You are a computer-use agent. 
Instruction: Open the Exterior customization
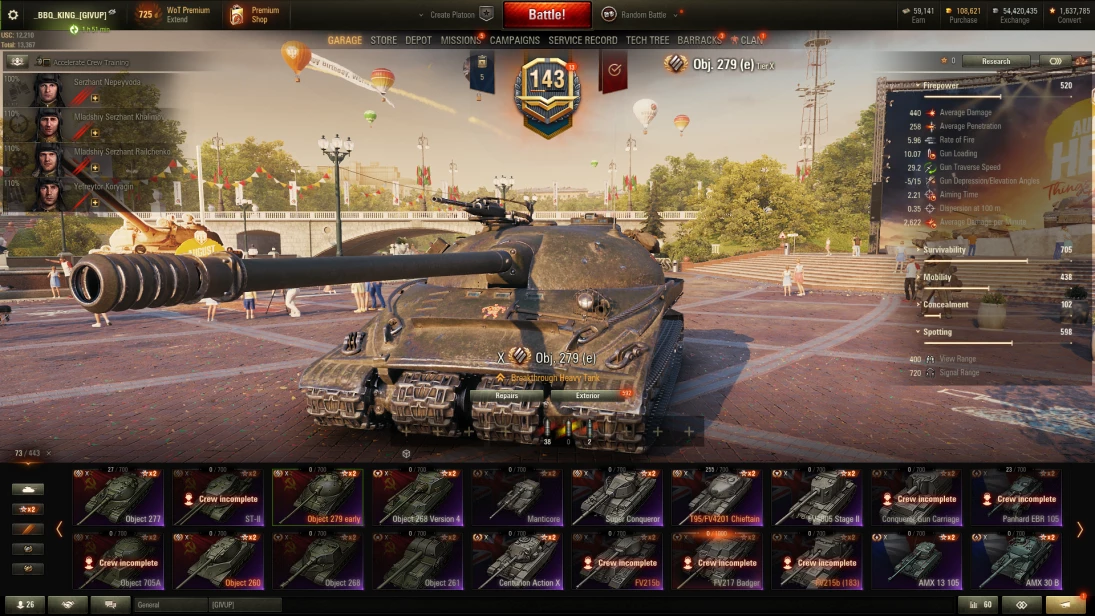[588, 396]
